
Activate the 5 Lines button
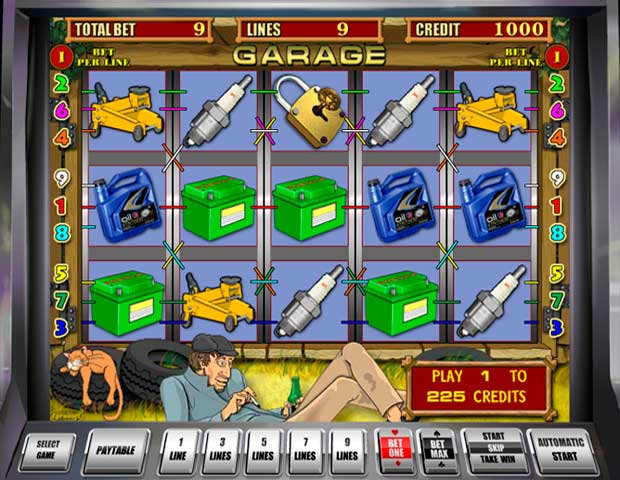pyautogui.click(x=264, y=450)
